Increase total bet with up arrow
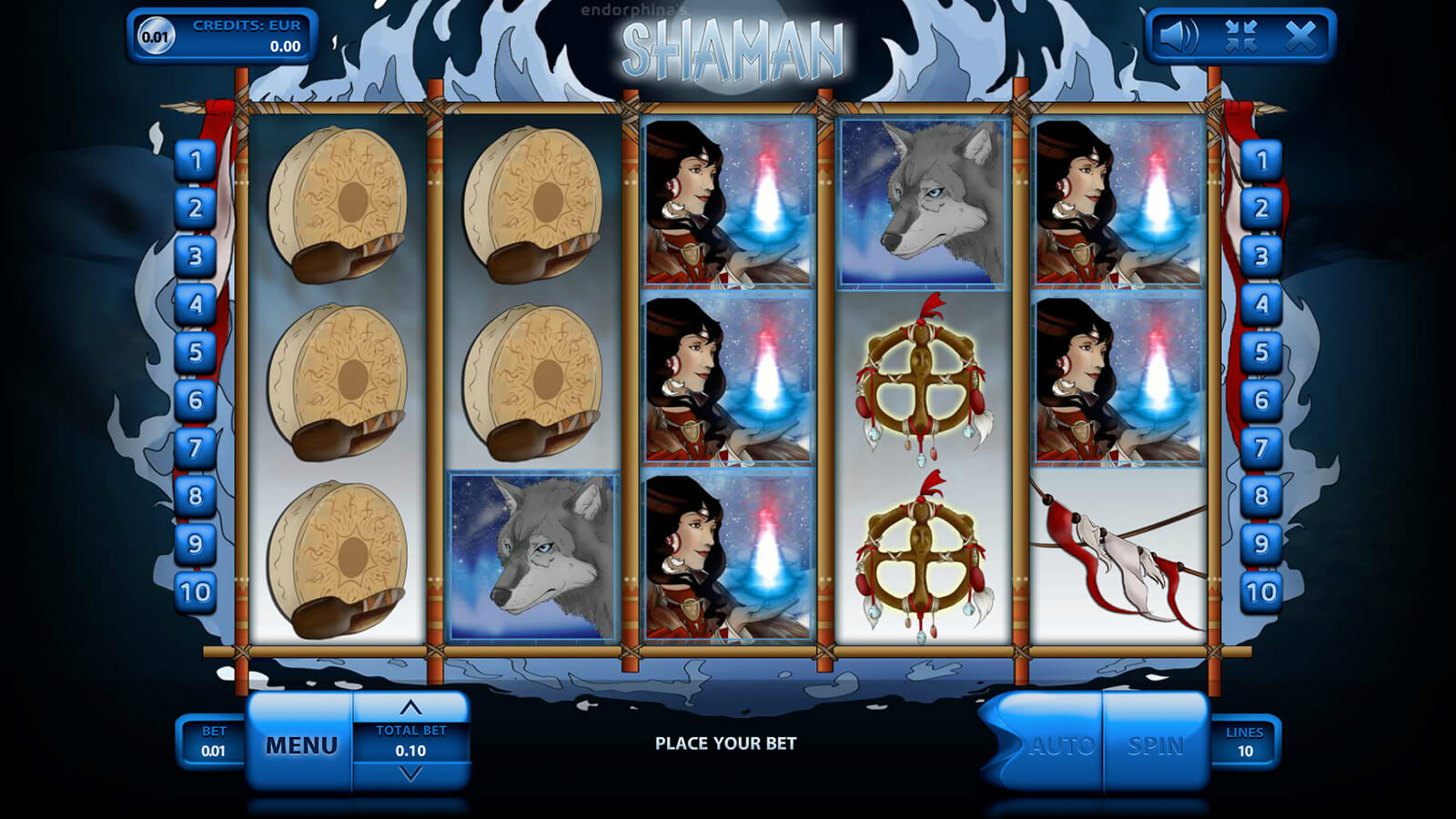The width and height of the screenshot is (1456, 819). [x=410, y=708]
